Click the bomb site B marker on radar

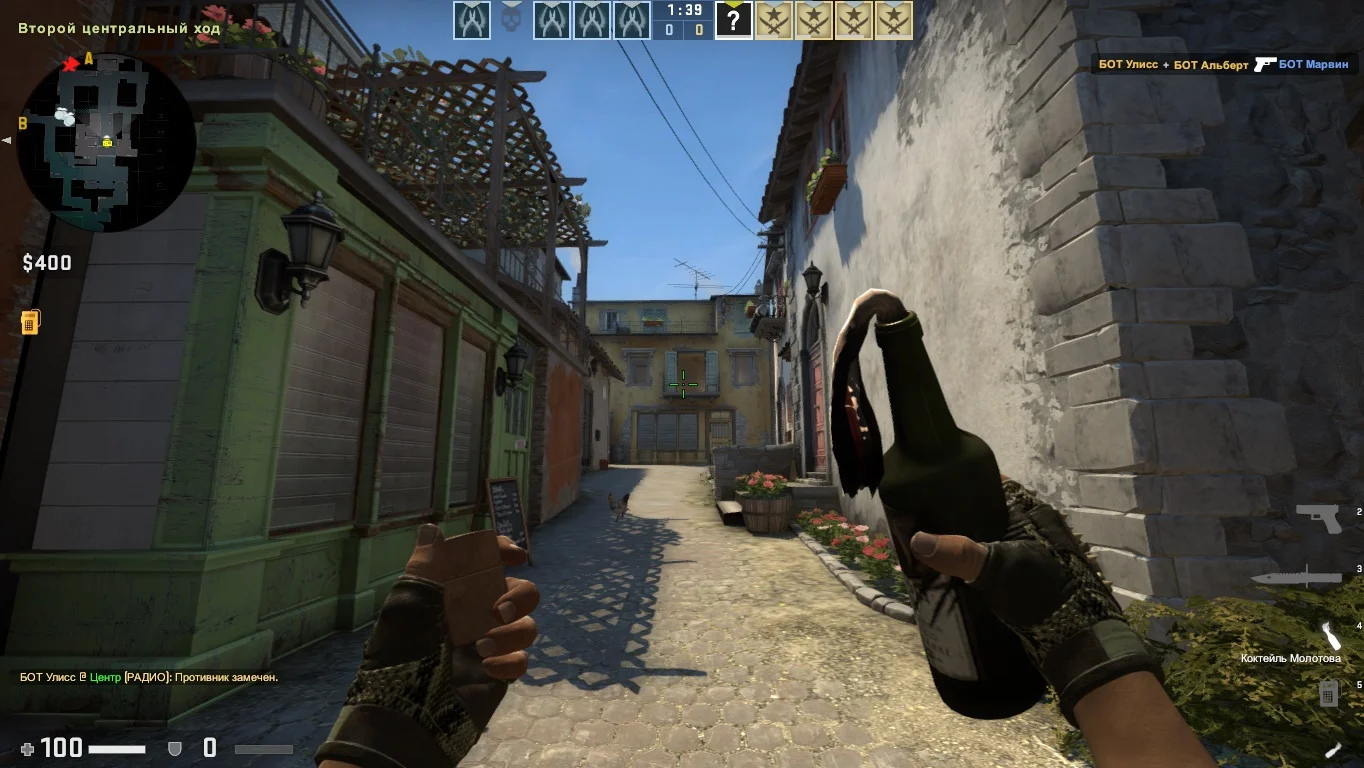click(22, 124)
